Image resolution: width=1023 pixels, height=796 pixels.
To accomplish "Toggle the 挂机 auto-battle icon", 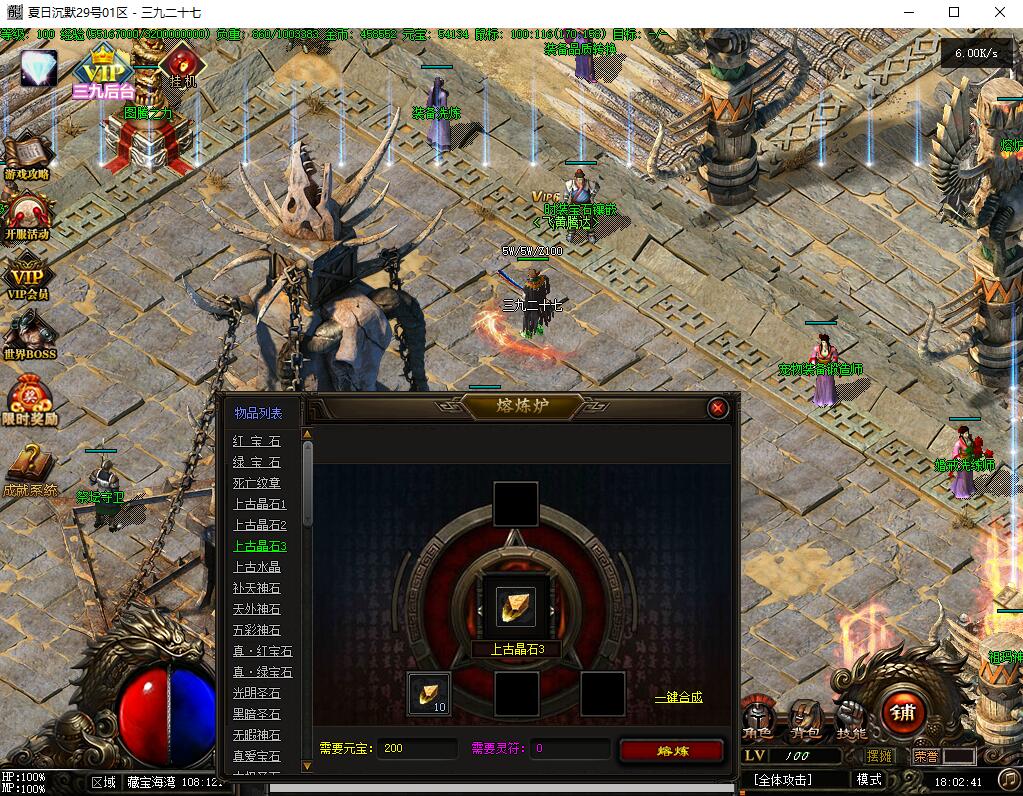I will (182, 62).
